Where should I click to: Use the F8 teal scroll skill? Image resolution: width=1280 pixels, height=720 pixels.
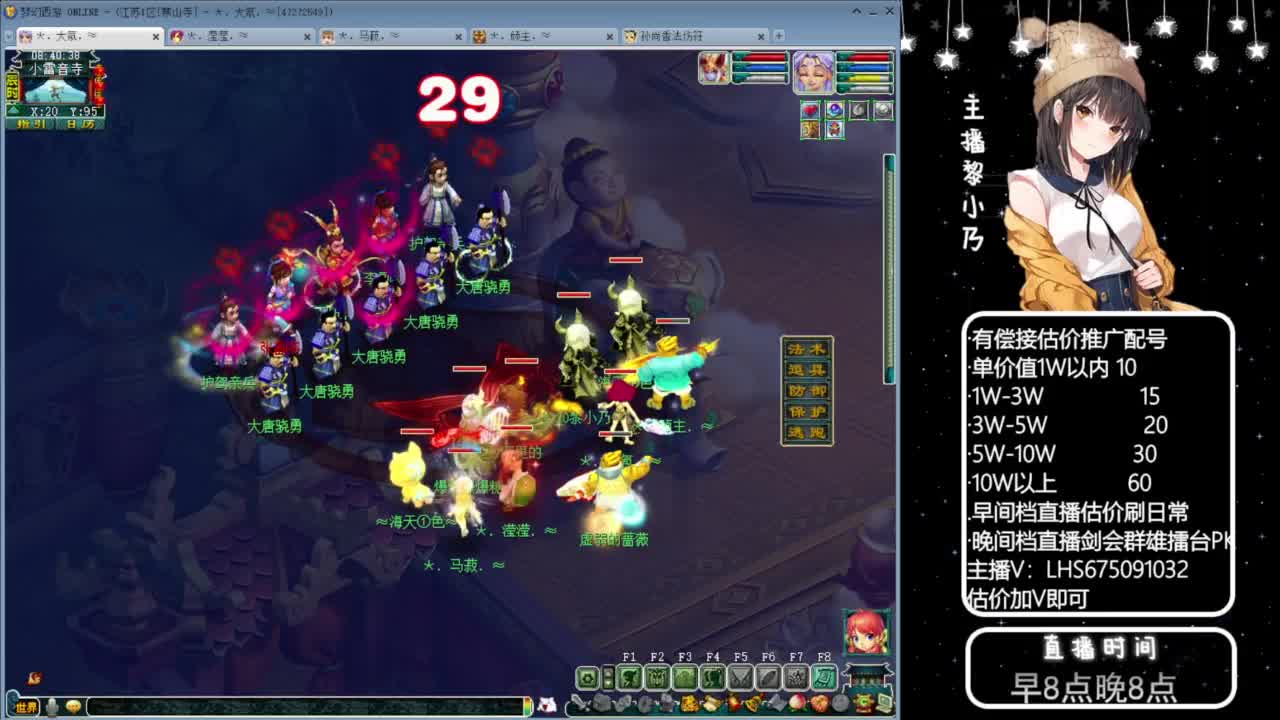tap(825, 675)
